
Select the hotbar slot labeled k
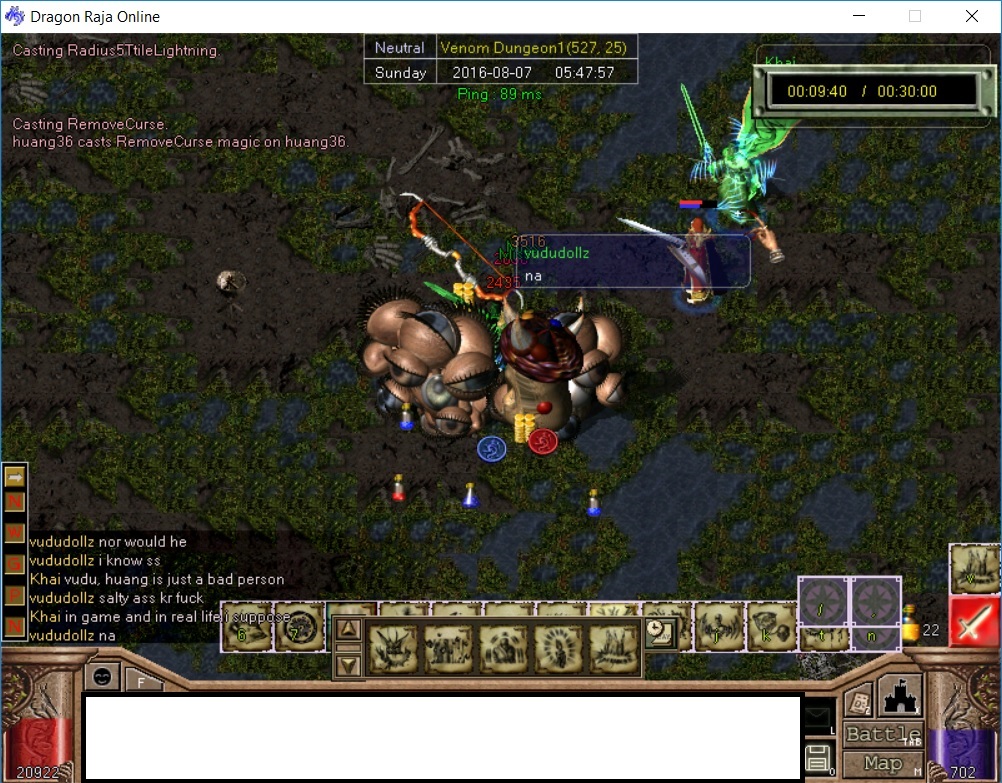point(771,628)
